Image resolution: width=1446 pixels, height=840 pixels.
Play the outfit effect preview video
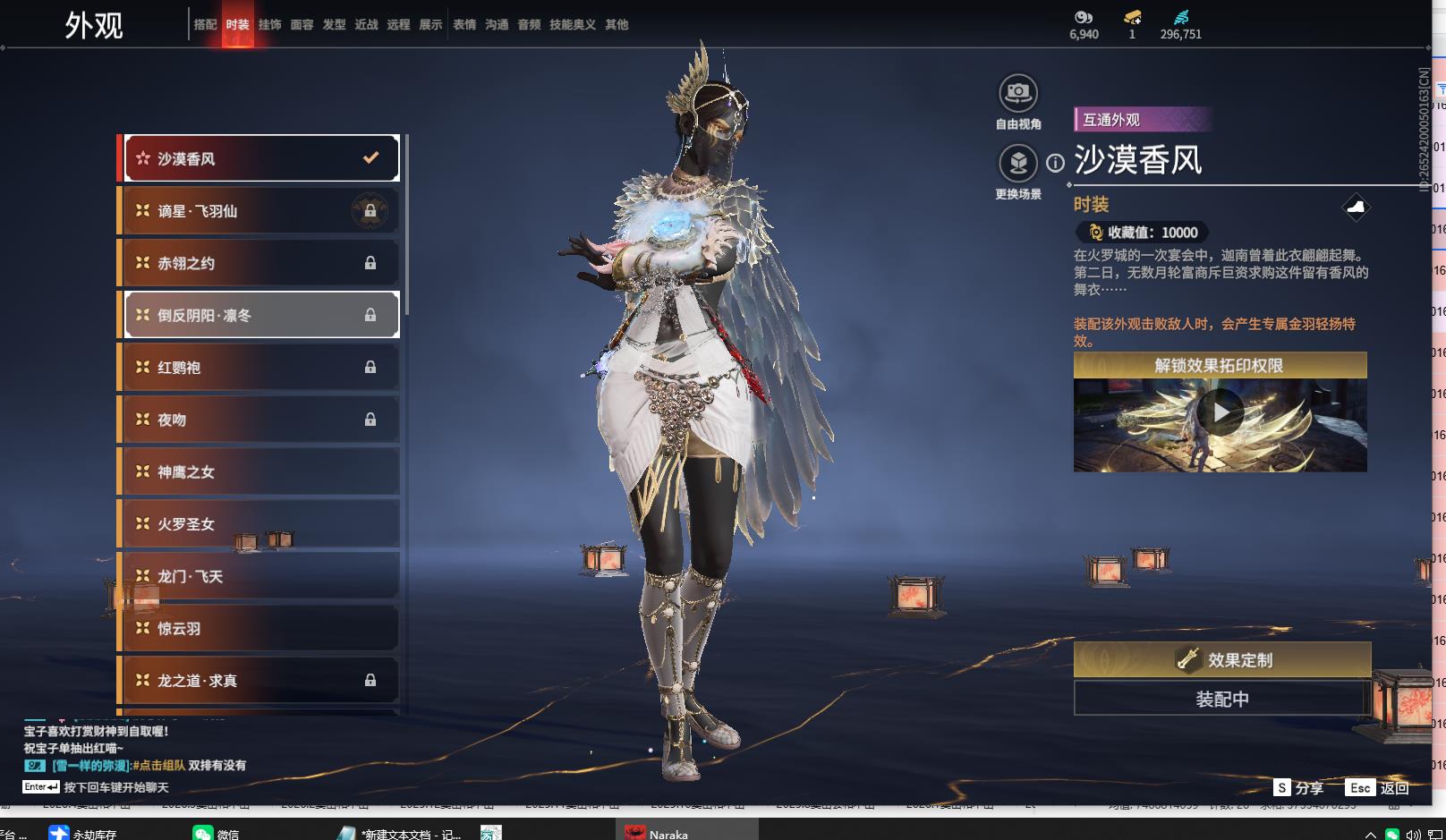[1221, 412]
